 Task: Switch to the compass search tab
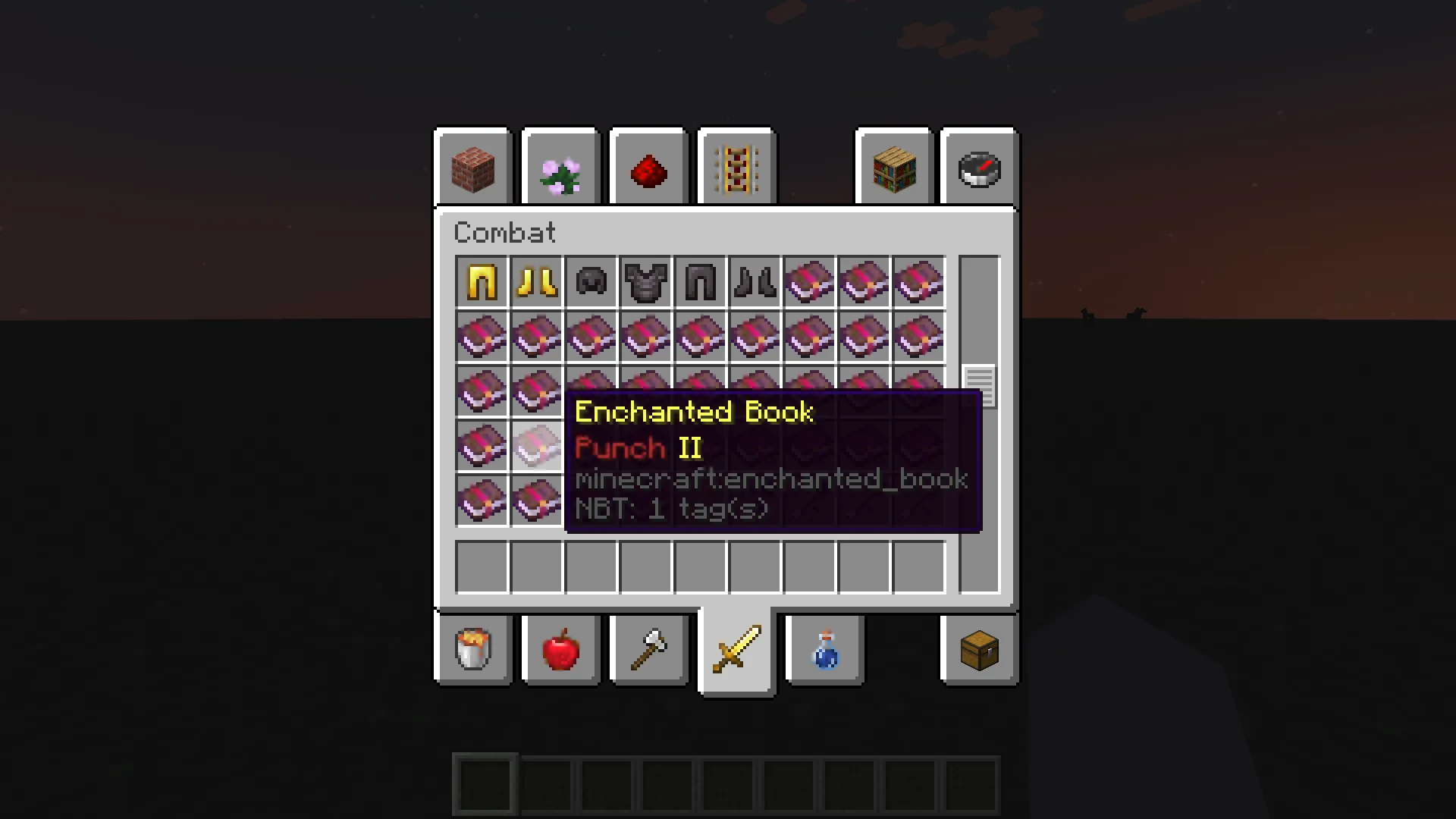(x=980, y=169)
